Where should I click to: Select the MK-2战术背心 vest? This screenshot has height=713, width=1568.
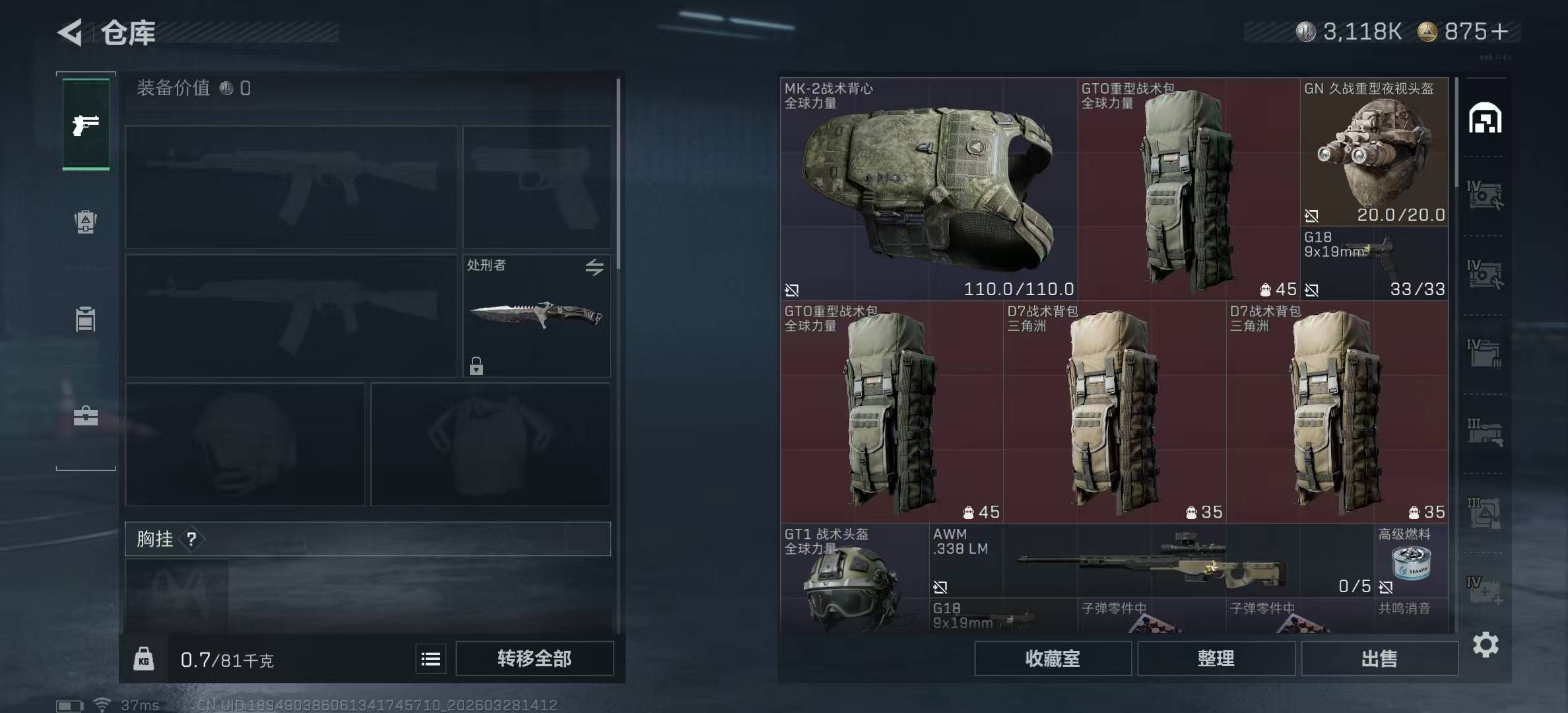click(929, 189)
